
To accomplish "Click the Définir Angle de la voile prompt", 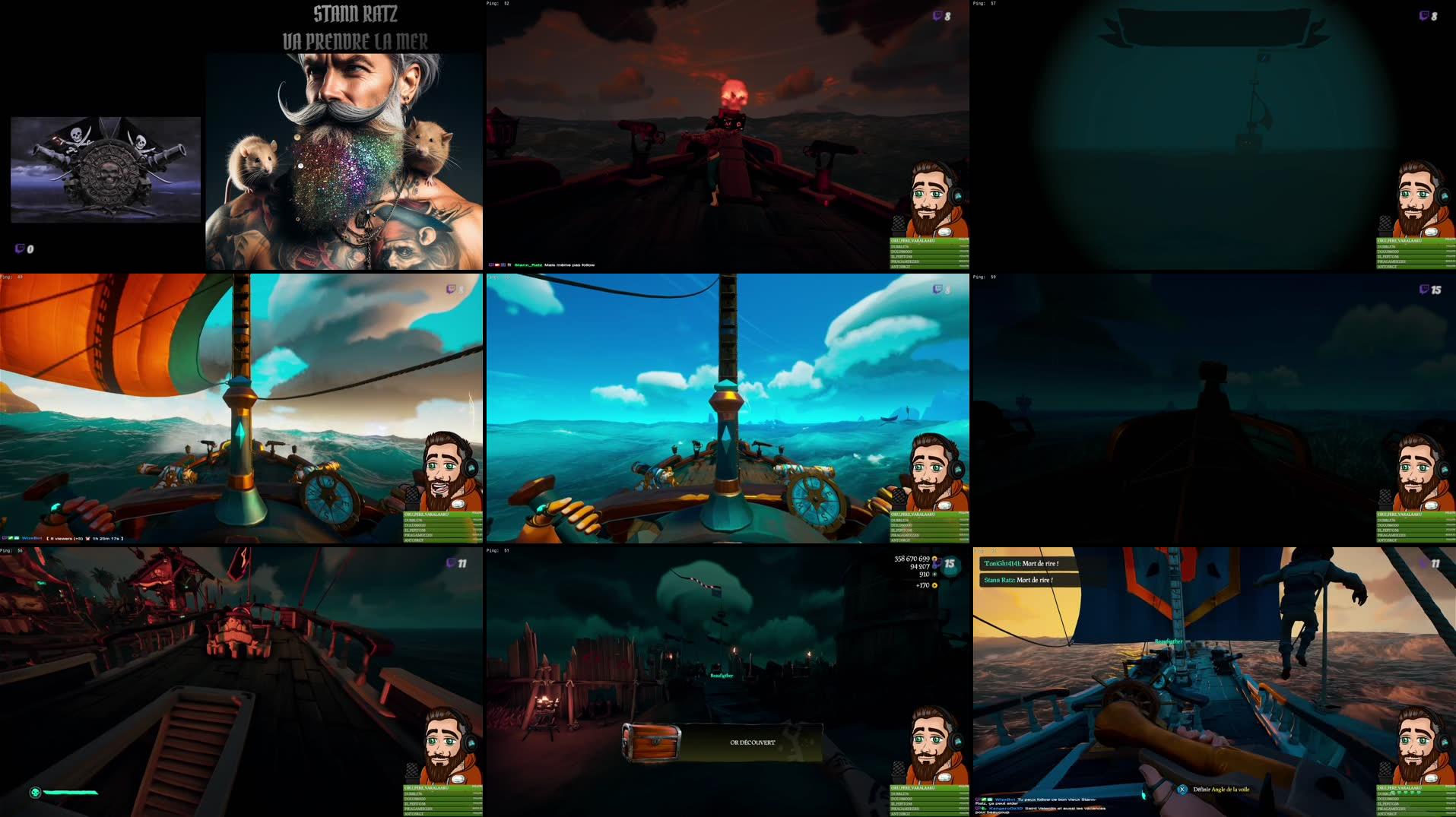I will [x=1221, y=789].
